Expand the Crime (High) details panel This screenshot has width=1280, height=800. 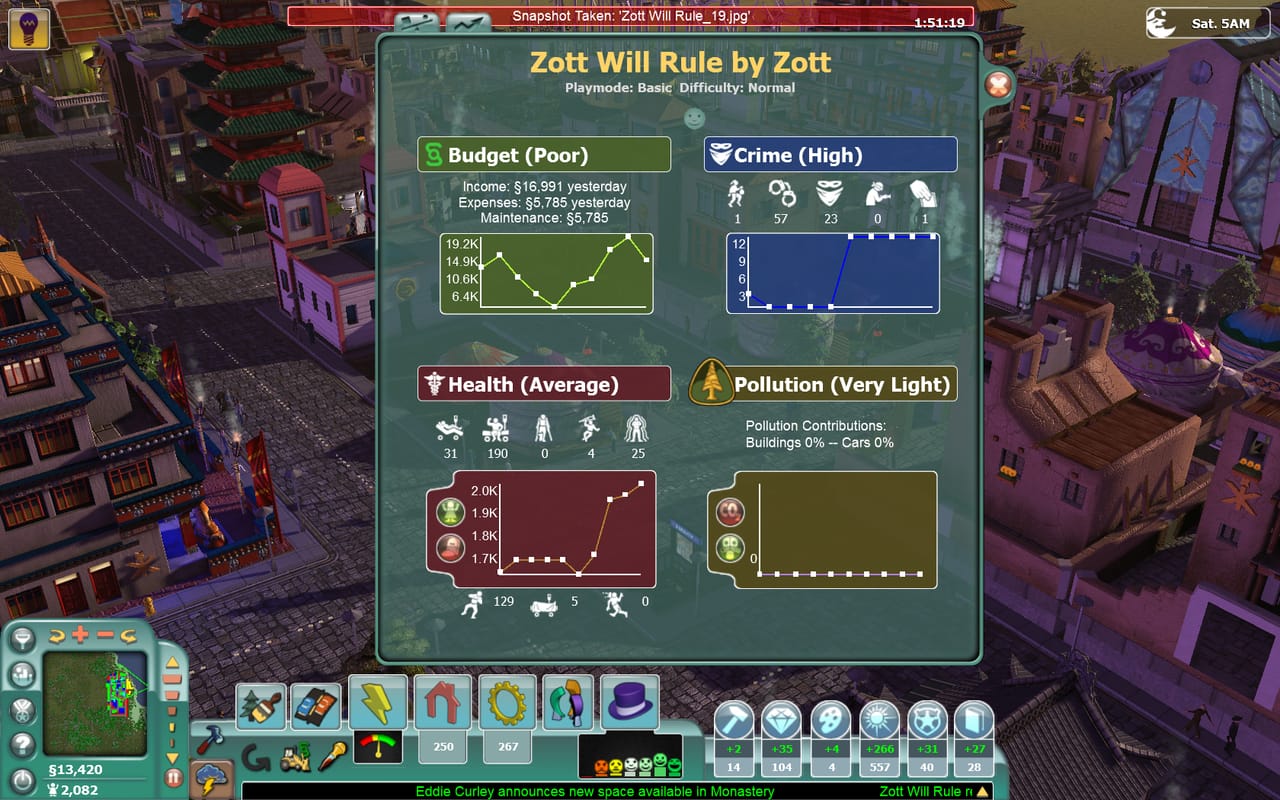click(x=832, y=155)
